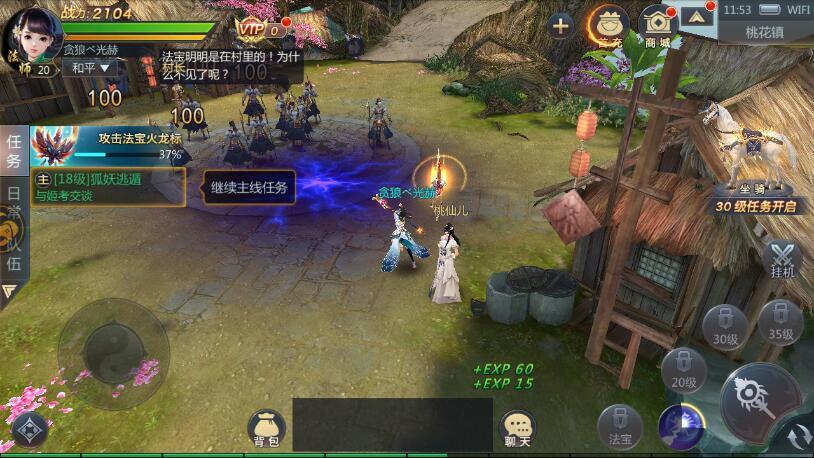The image size is (814, 458).
Task: Open the 首充 first recharge offer
Action: click(x=608, y=25)
